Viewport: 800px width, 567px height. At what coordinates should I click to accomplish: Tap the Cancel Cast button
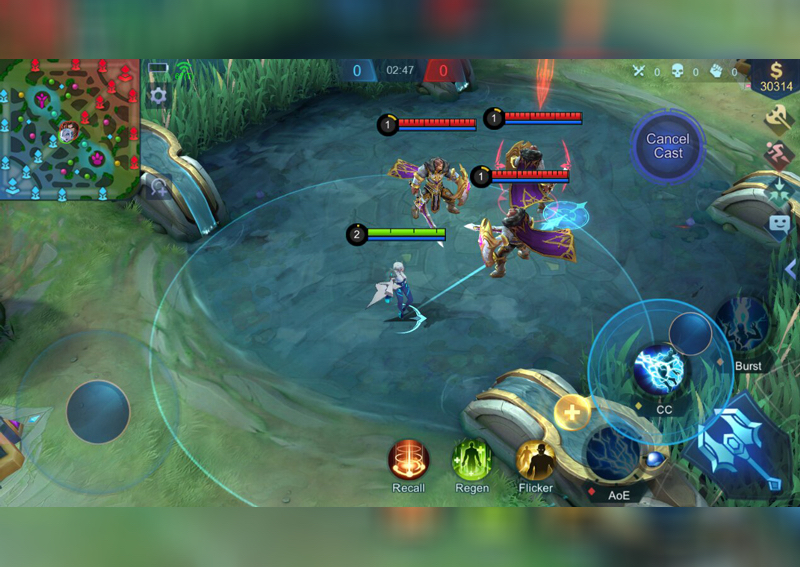click(x=668, y=146)
